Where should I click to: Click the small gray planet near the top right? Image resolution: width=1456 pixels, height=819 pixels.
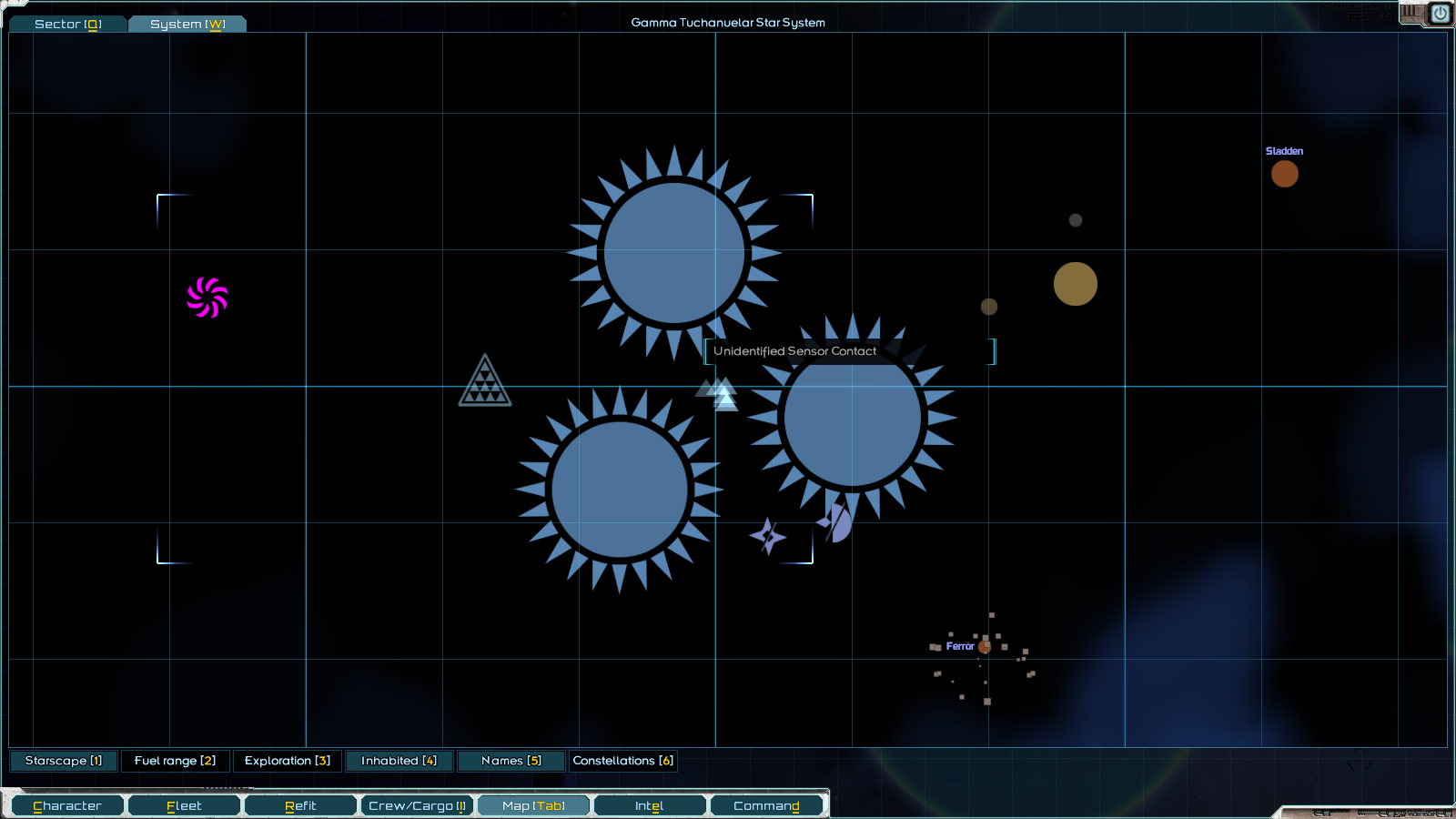(x=1075, y=218)
